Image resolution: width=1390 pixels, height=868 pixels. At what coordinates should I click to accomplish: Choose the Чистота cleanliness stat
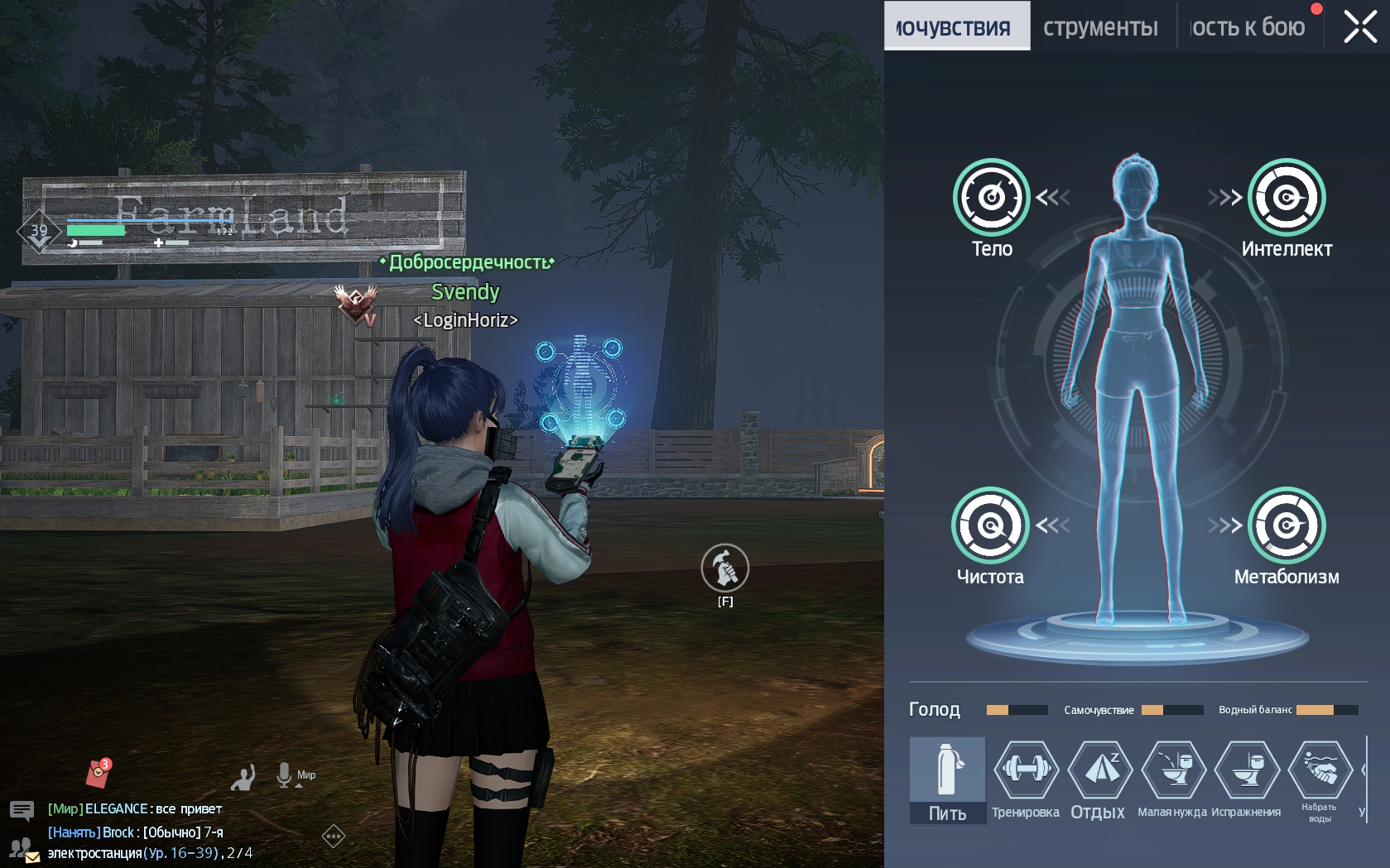(x=990, y=525)
